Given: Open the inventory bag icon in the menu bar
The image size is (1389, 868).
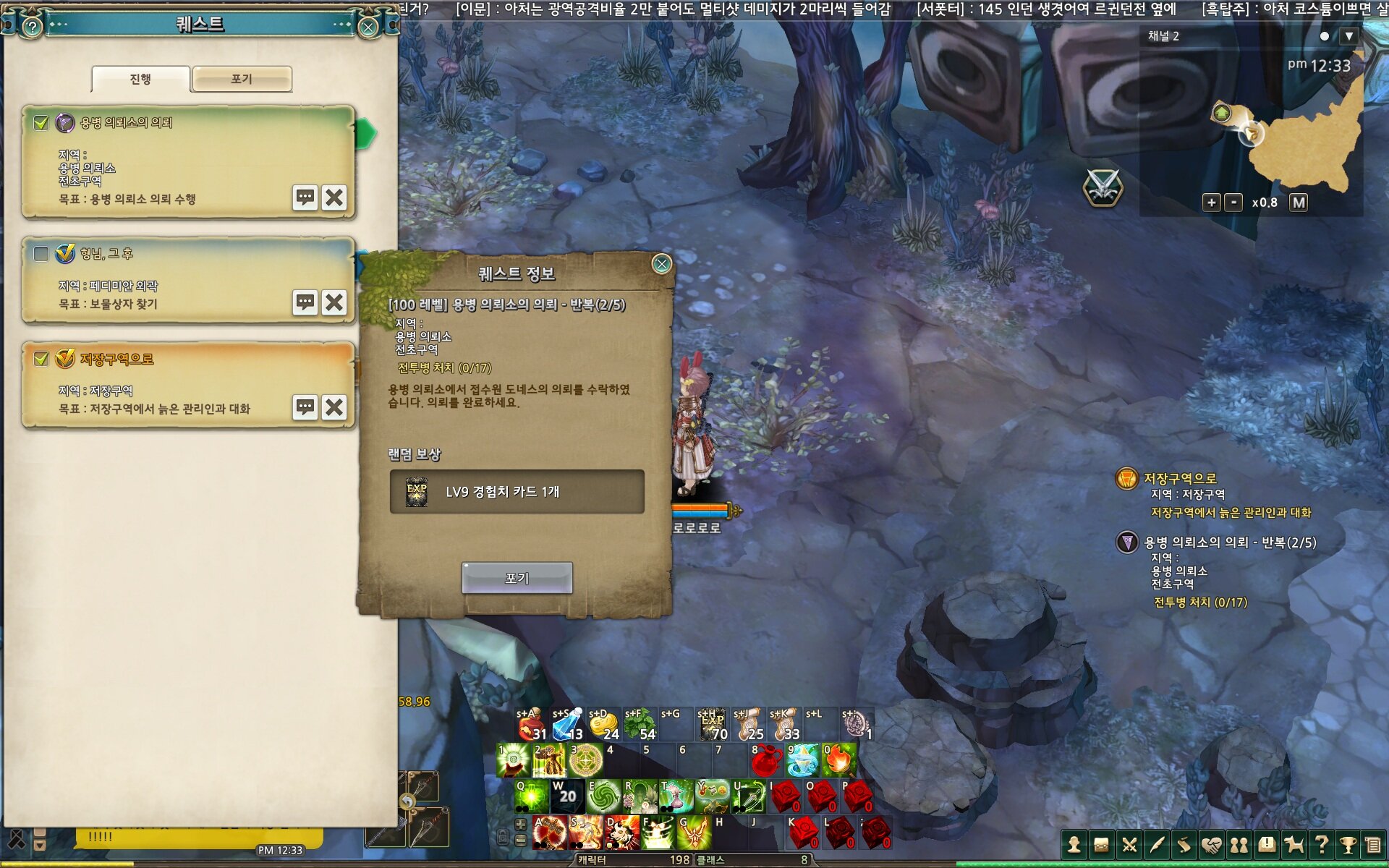Looking at the screenshot, I should [x=1102, y=844].
